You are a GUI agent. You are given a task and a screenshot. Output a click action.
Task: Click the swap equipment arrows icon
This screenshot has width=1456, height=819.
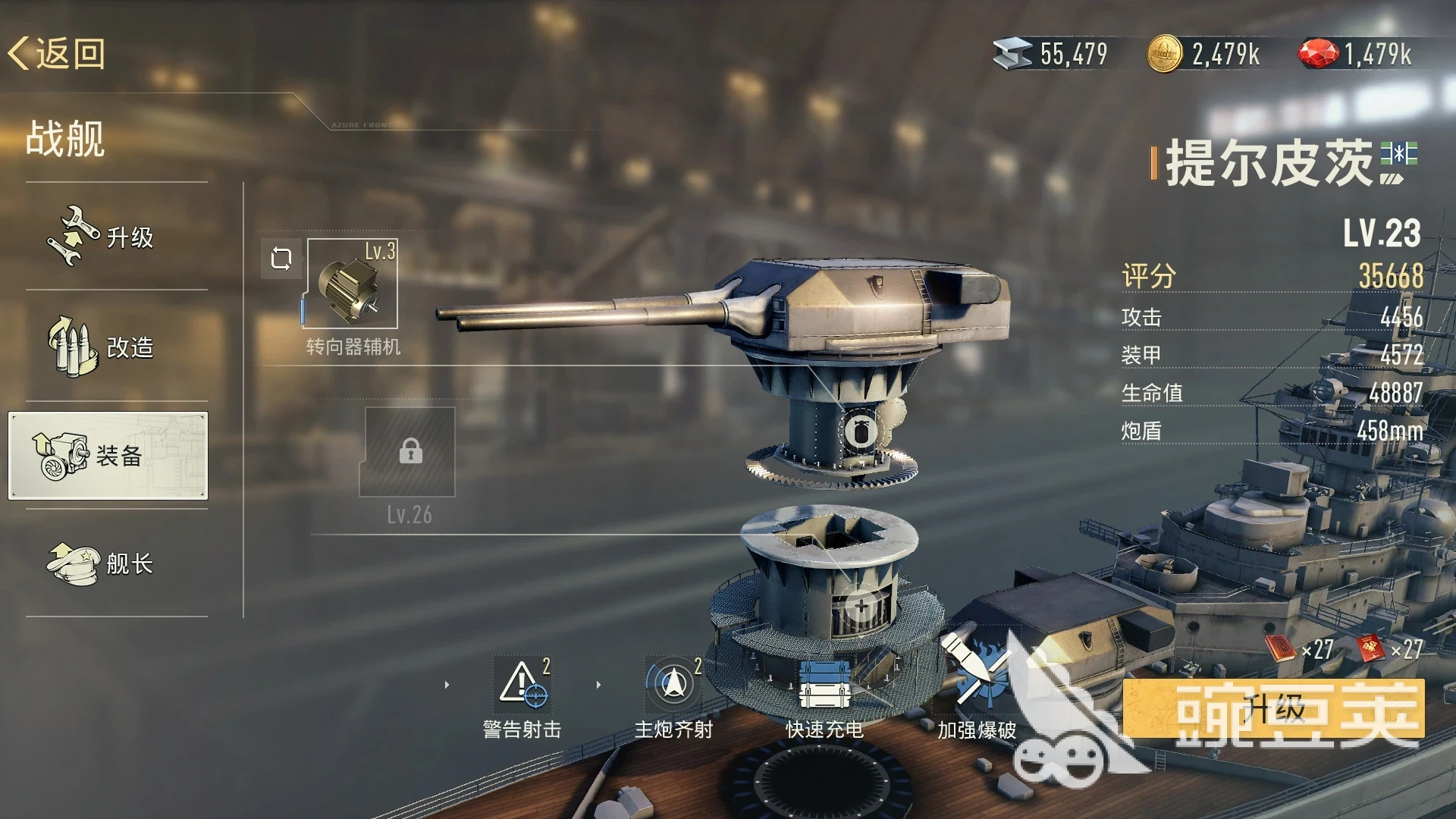[x=281, y=259]
